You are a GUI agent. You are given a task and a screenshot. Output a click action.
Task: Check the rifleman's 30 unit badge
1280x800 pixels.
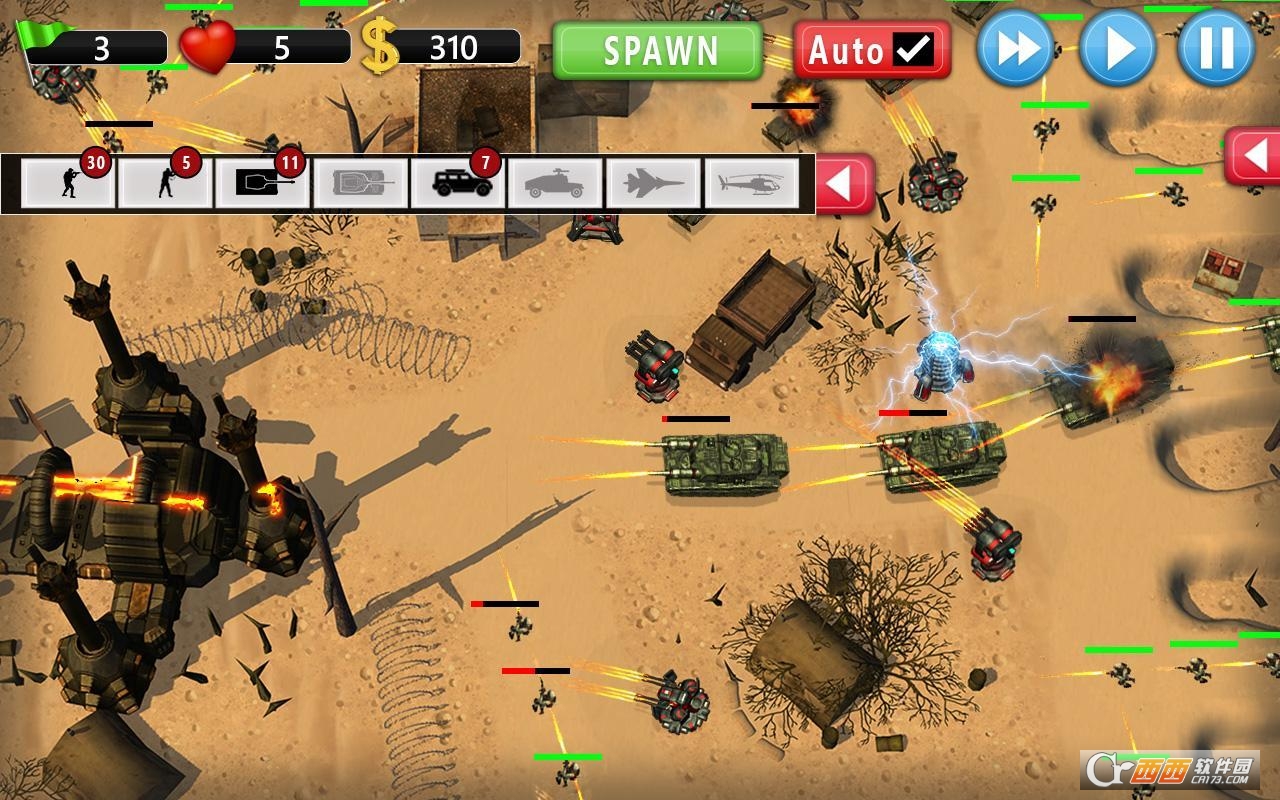[95, 163]
